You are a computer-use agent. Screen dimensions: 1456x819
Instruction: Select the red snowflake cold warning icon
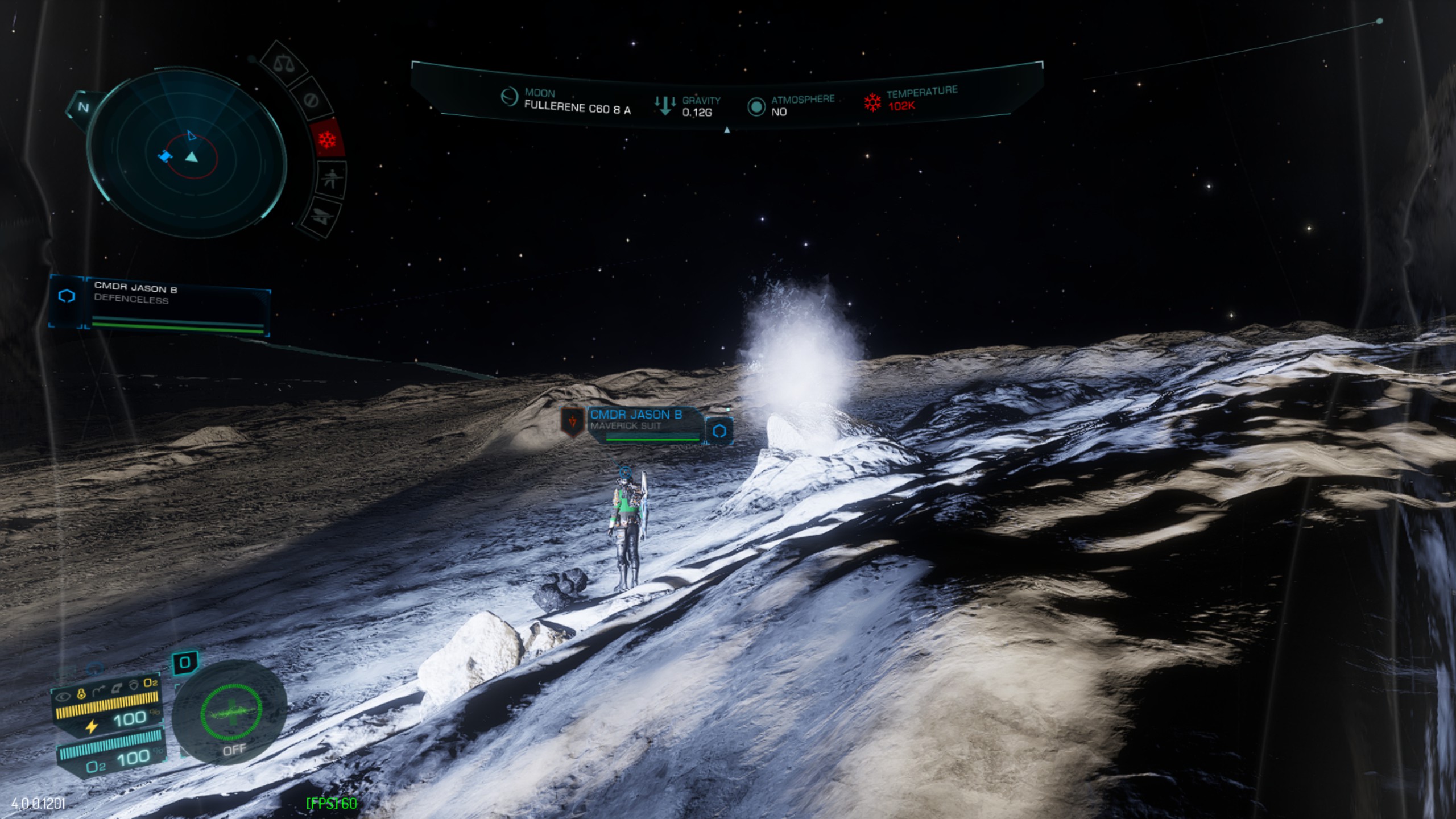328,139
